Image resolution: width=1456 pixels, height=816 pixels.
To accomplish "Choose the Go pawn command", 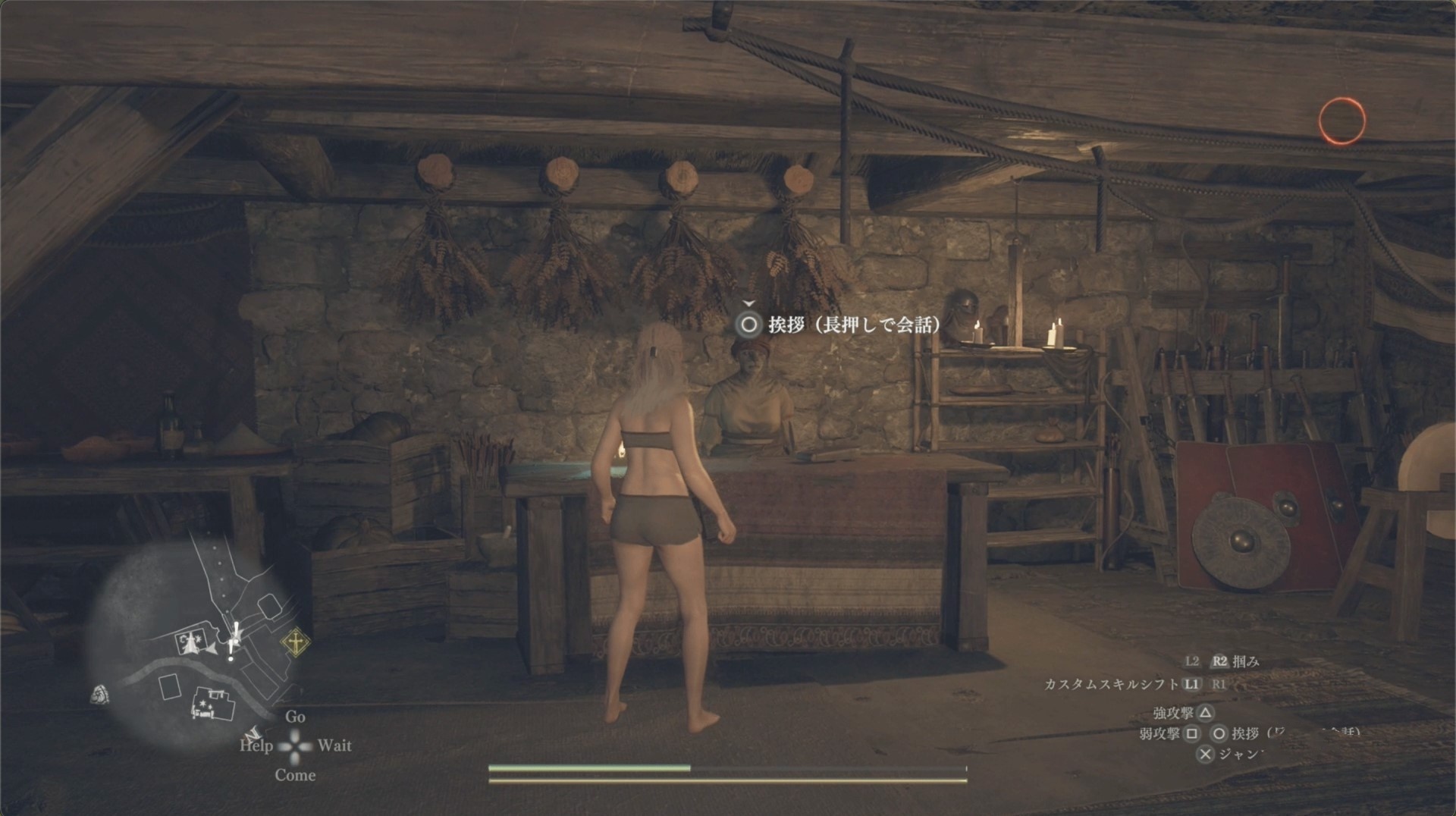I will point(295,717).
